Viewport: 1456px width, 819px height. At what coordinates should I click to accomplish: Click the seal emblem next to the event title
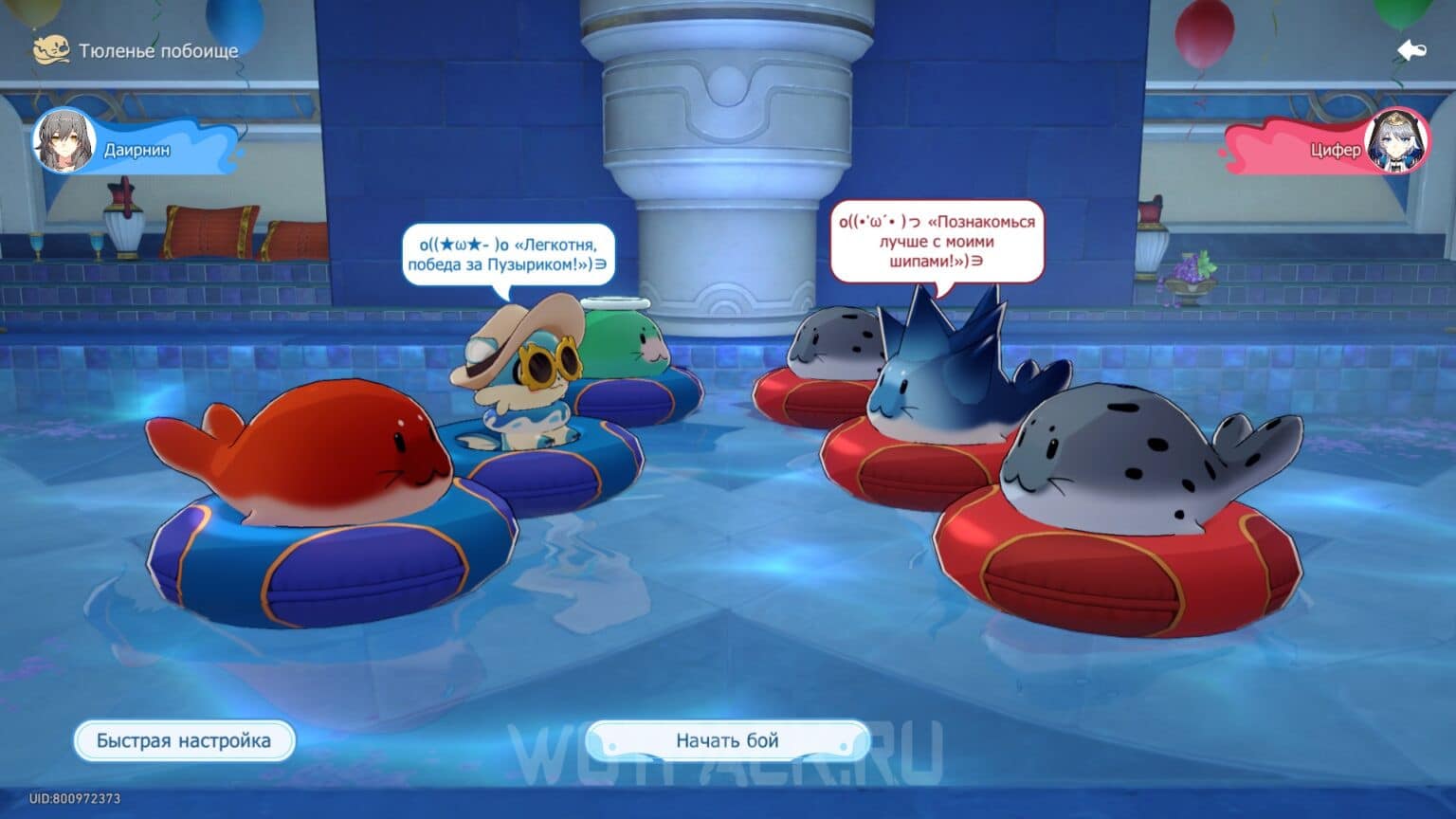point(52,47)
